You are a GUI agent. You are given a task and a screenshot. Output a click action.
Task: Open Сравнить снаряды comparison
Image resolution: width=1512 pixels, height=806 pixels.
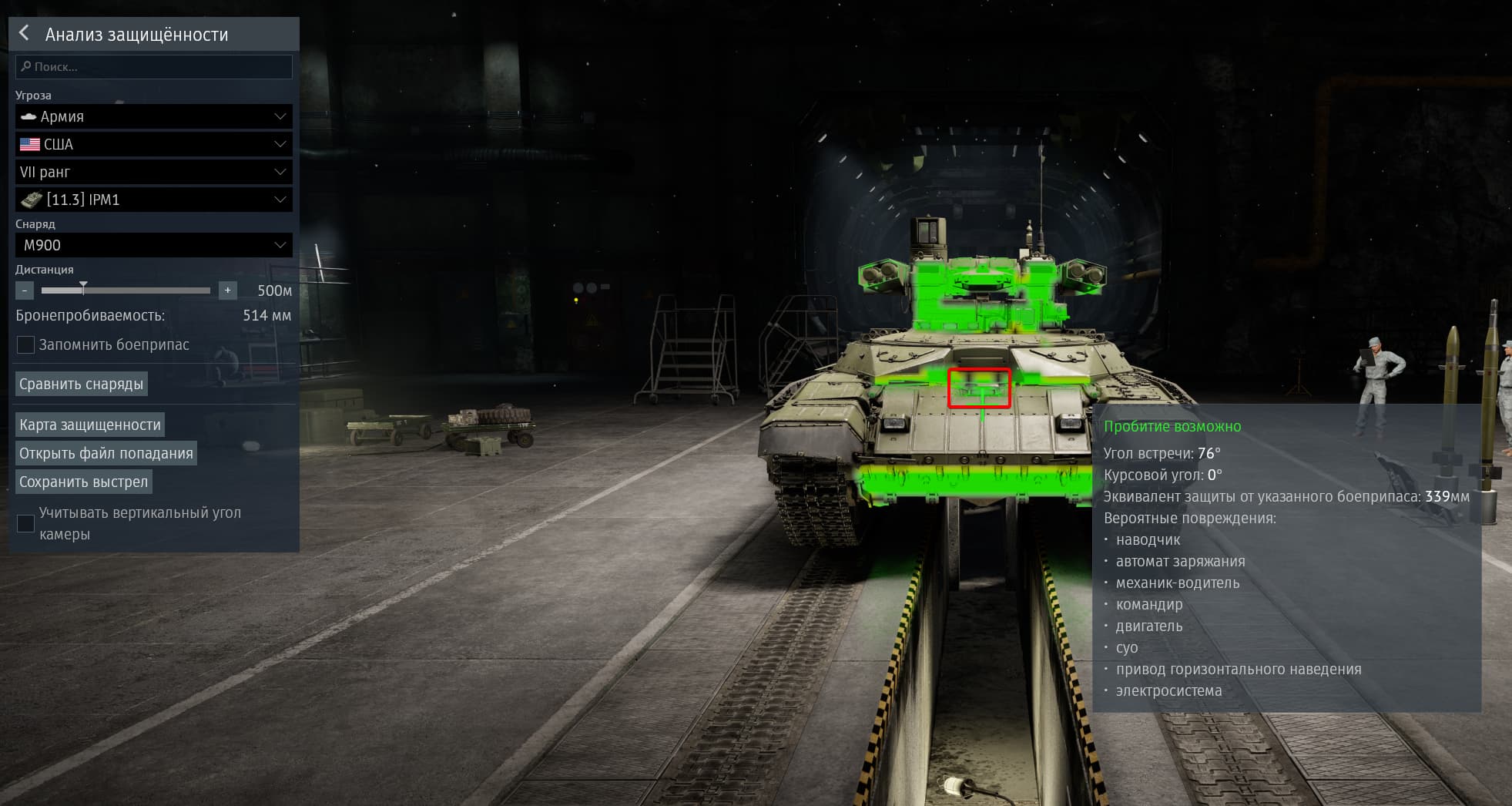[82, 384]
